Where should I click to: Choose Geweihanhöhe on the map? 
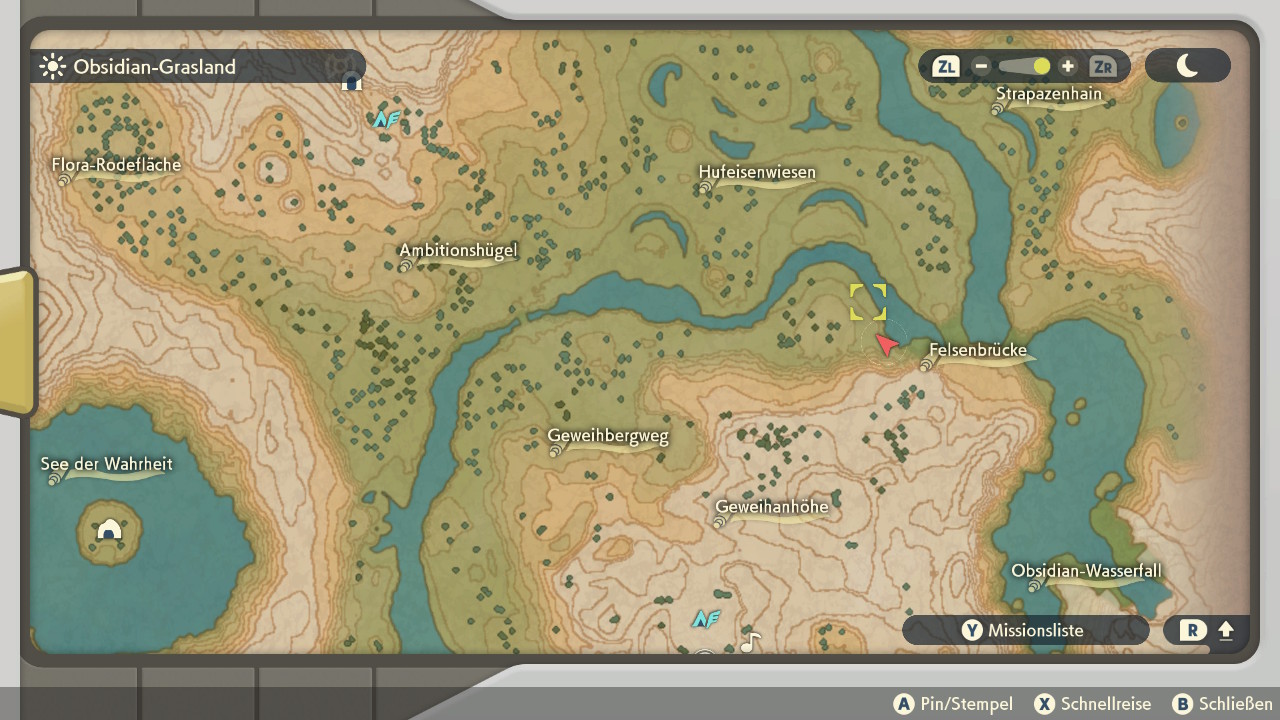(x=772, y=507)
